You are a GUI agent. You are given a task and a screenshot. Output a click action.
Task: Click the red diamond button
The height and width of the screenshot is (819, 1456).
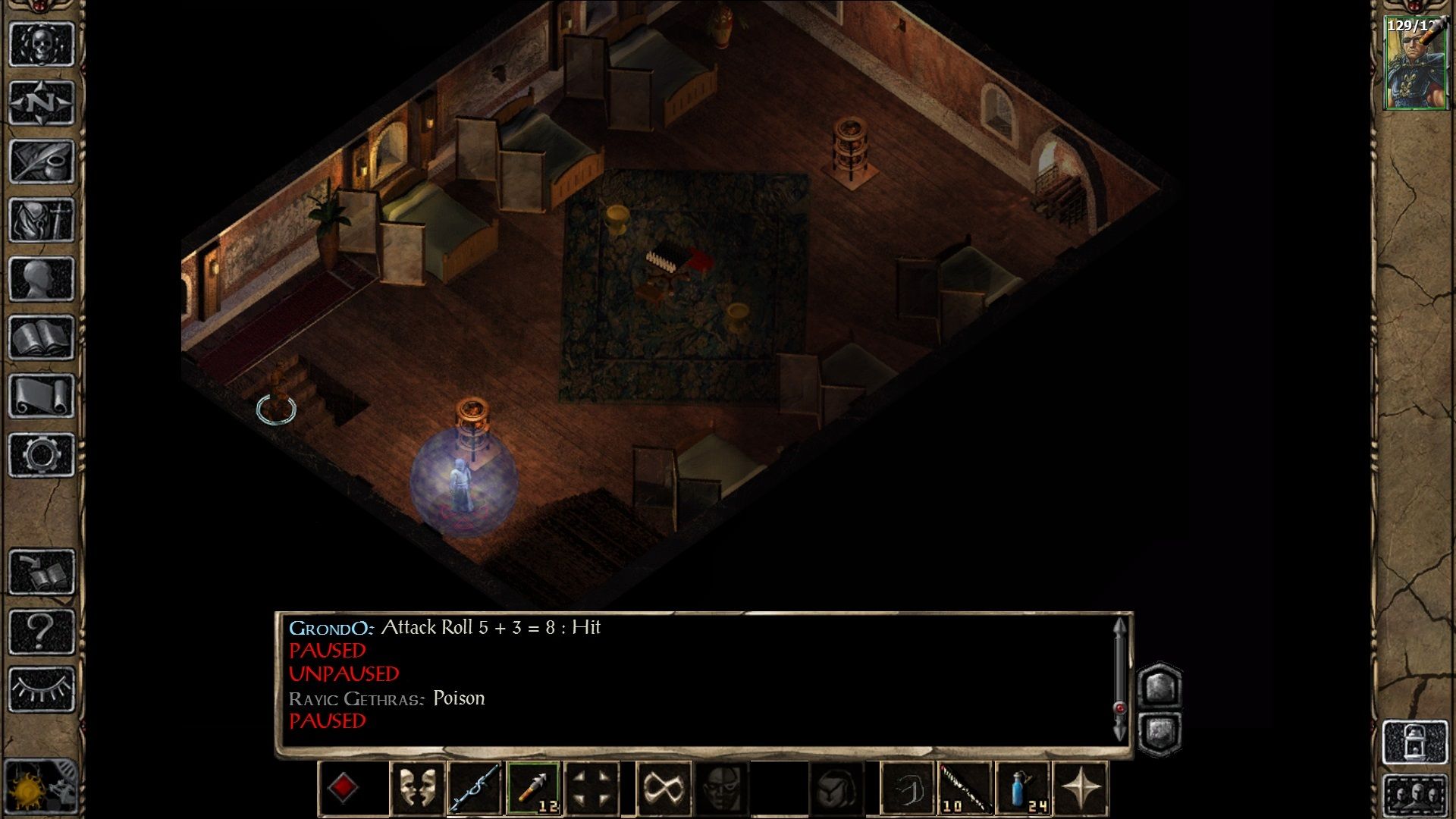[343, 789]
